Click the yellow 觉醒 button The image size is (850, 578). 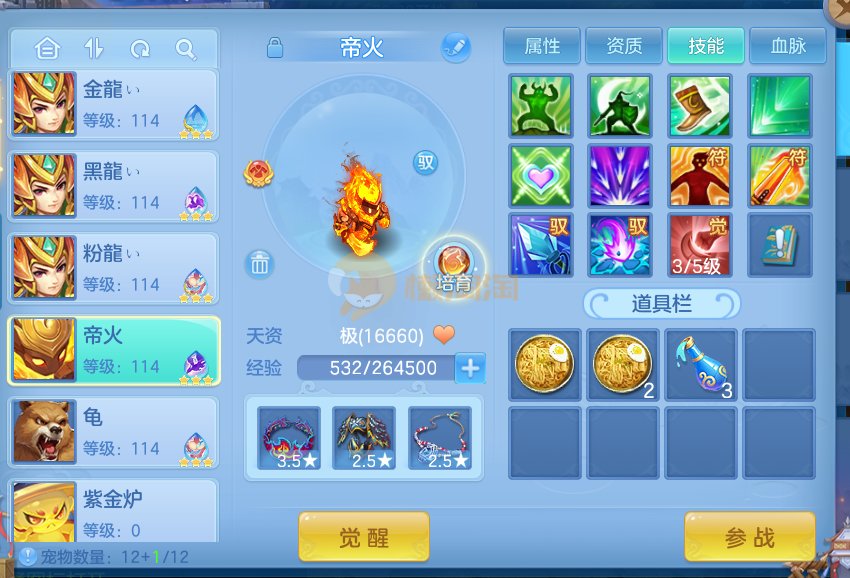364,537
